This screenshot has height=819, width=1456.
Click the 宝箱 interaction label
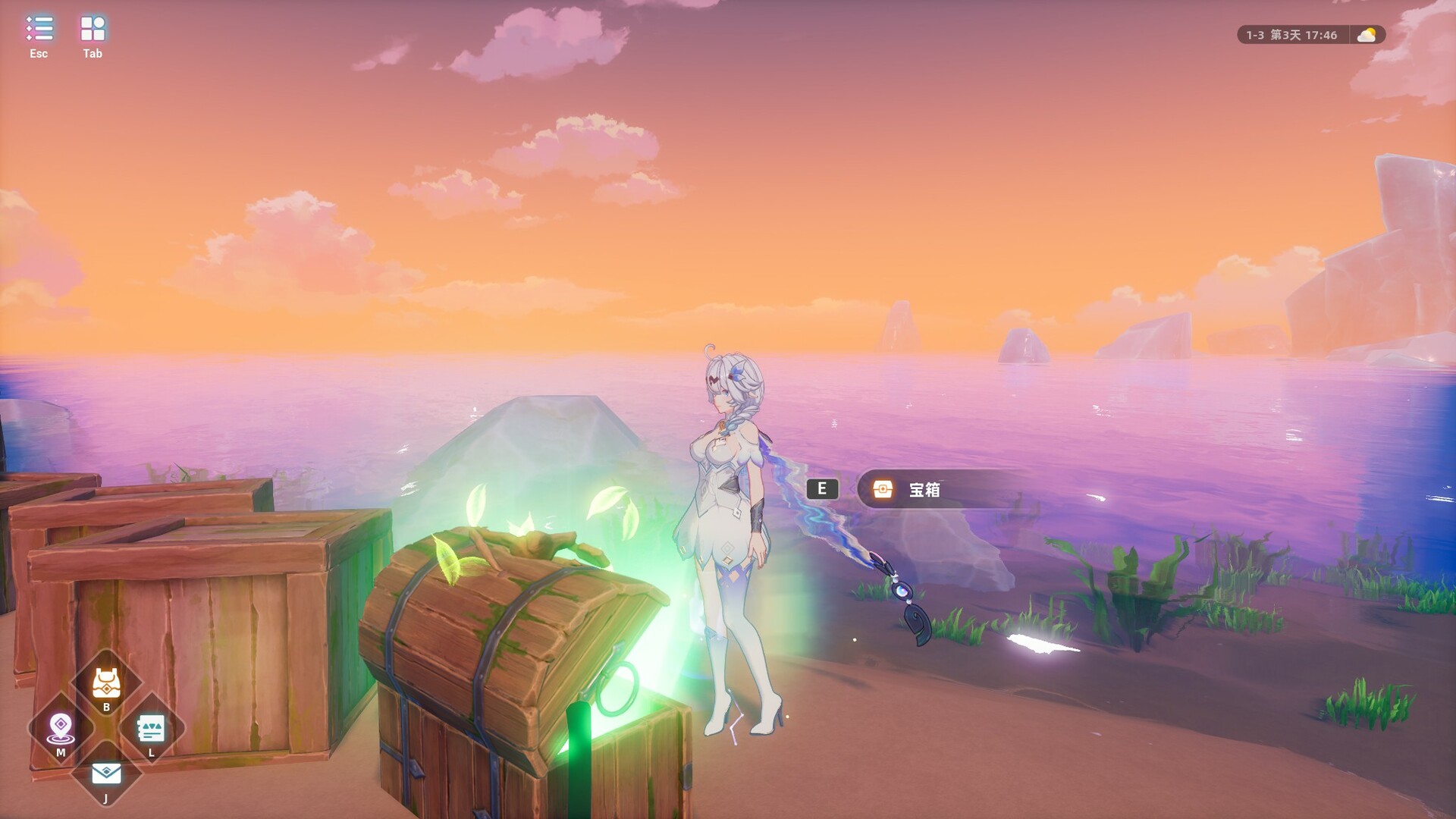924,489
